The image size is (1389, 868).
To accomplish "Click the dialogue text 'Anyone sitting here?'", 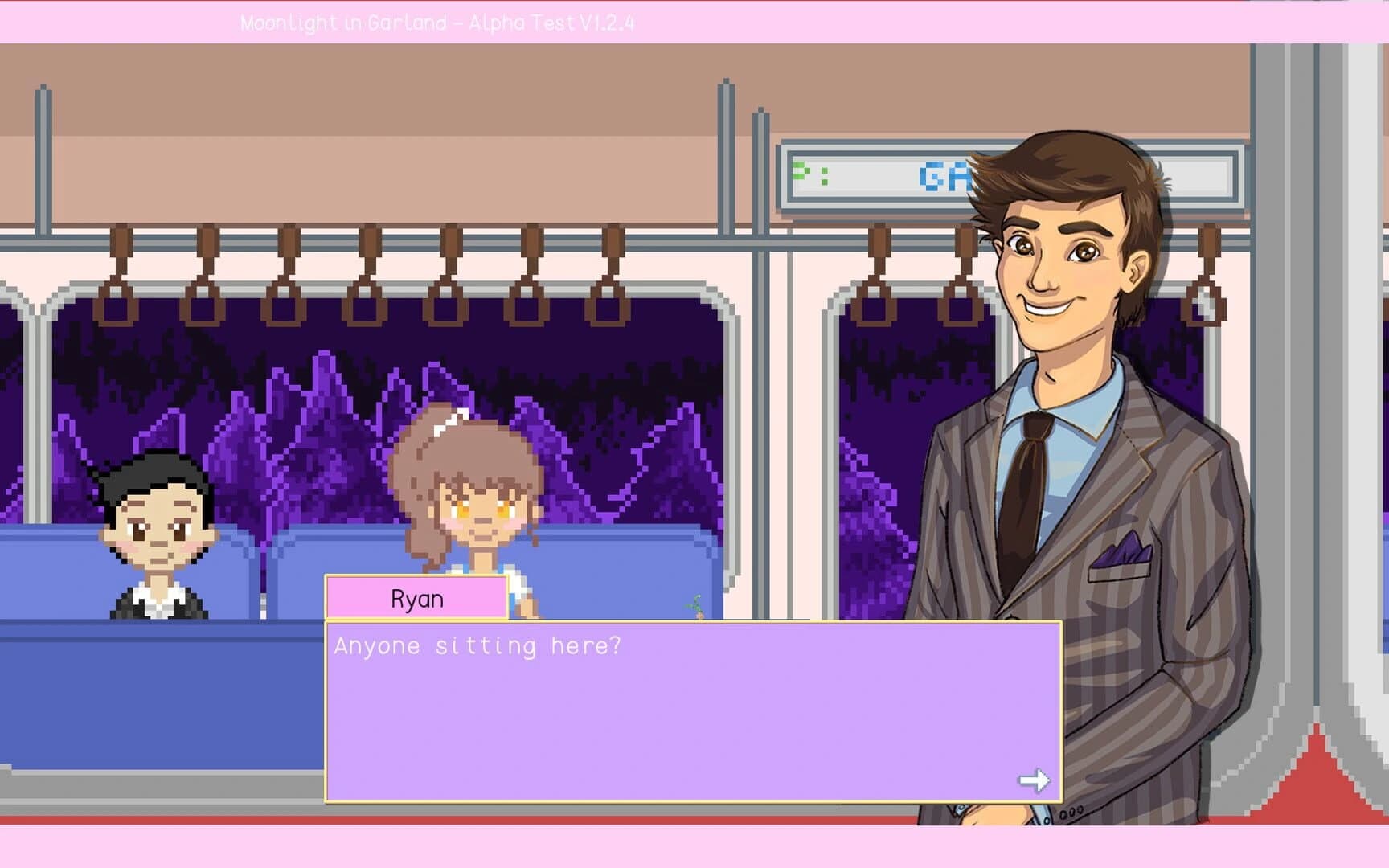I will tap(478, 645).
